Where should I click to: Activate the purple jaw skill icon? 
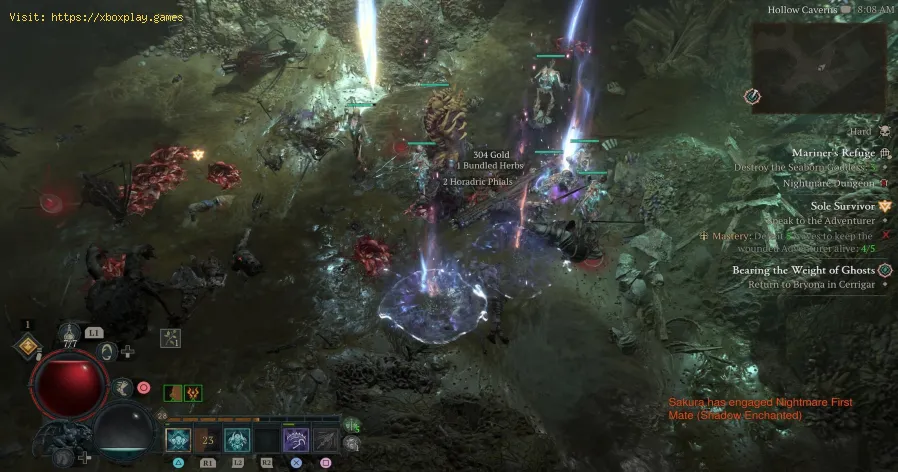[x=297, y=440]
